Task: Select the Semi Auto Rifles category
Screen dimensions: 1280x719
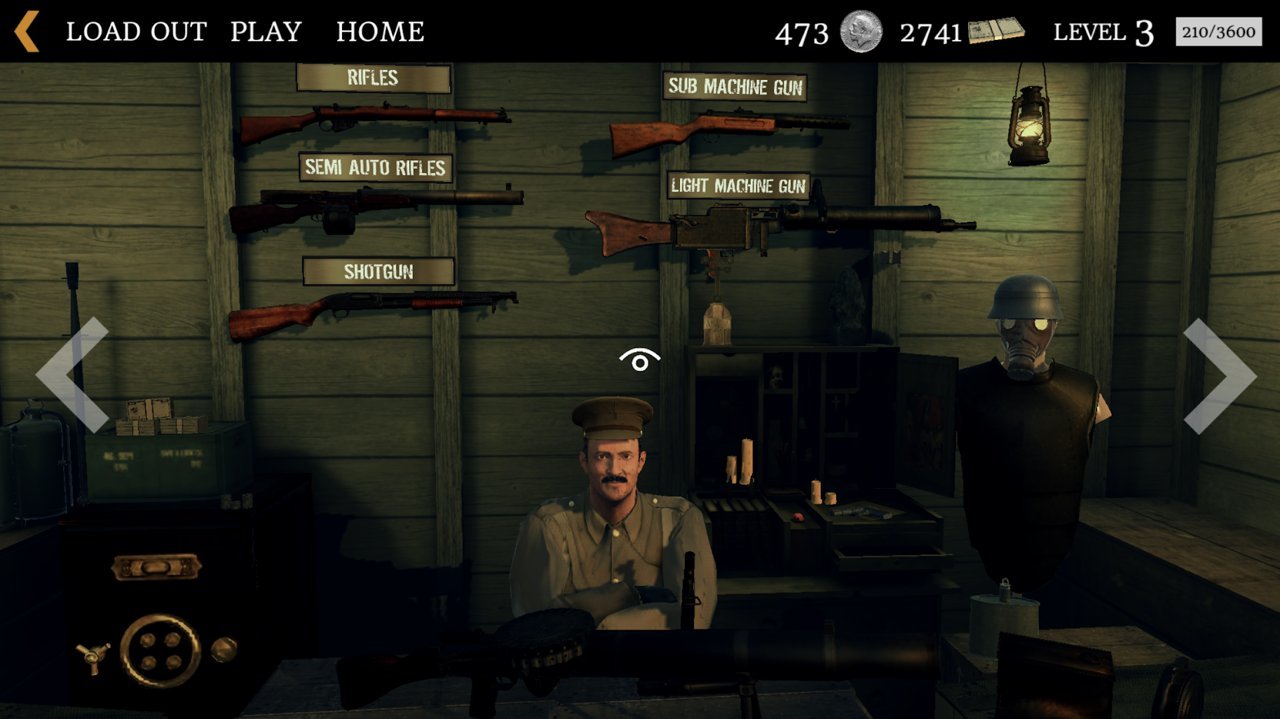Action: [x=375, y=167]
